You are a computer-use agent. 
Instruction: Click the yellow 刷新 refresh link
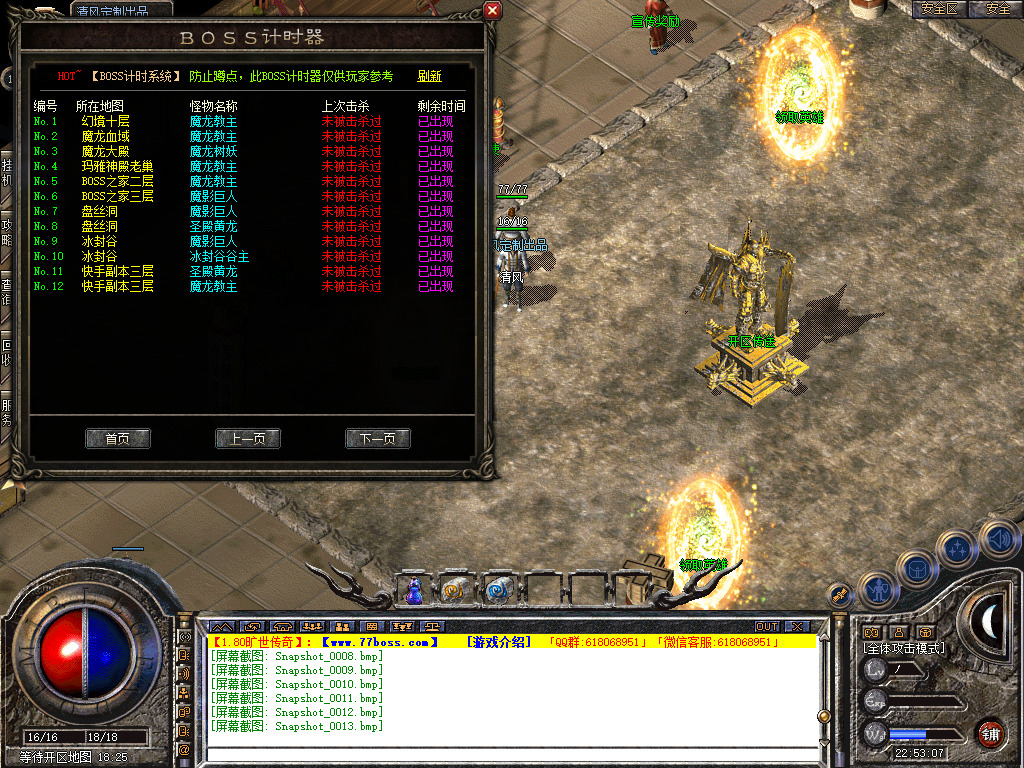(429, 76)
